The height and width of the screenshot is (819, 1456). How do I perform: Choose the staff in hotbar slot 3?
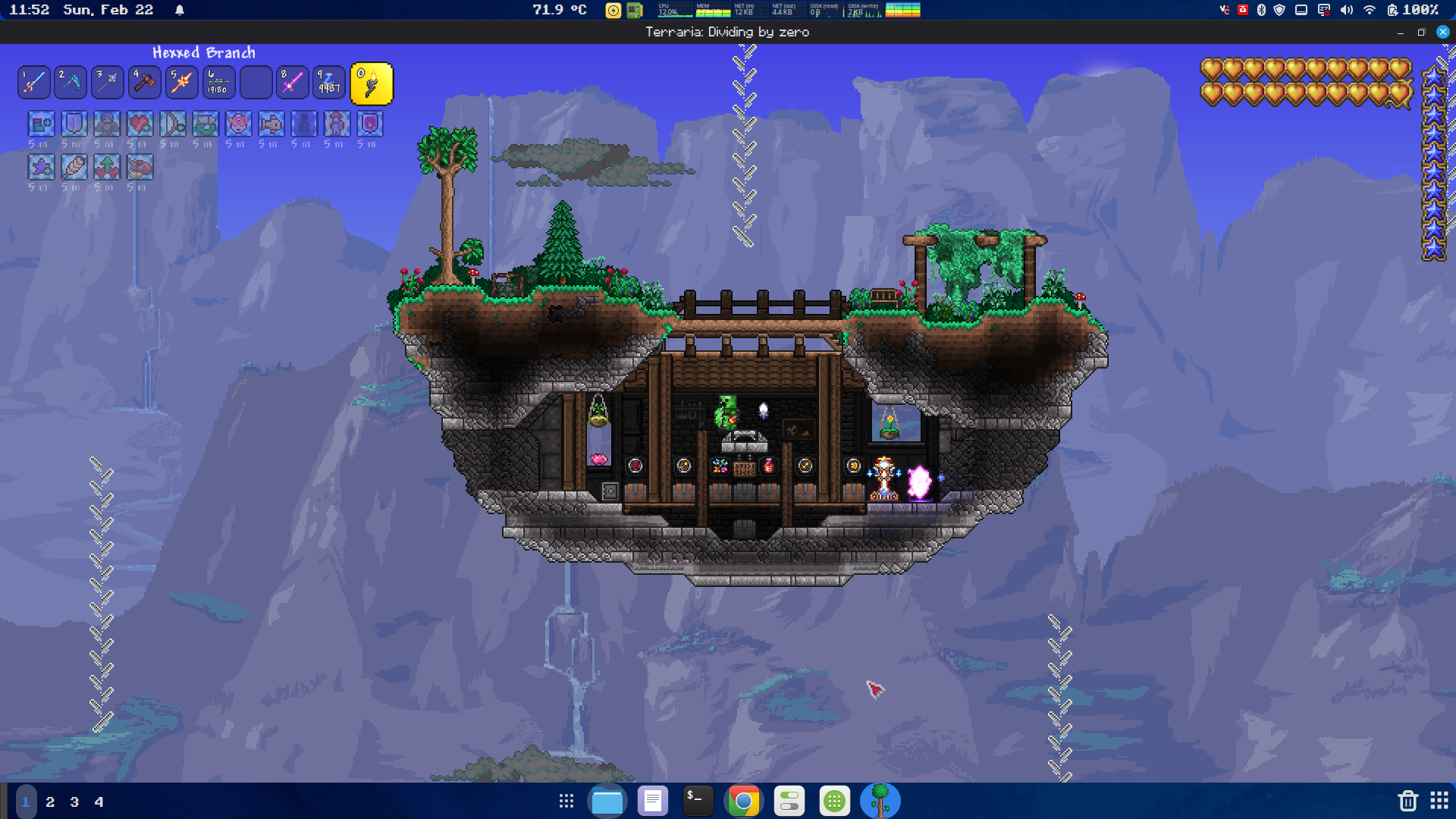108,83
